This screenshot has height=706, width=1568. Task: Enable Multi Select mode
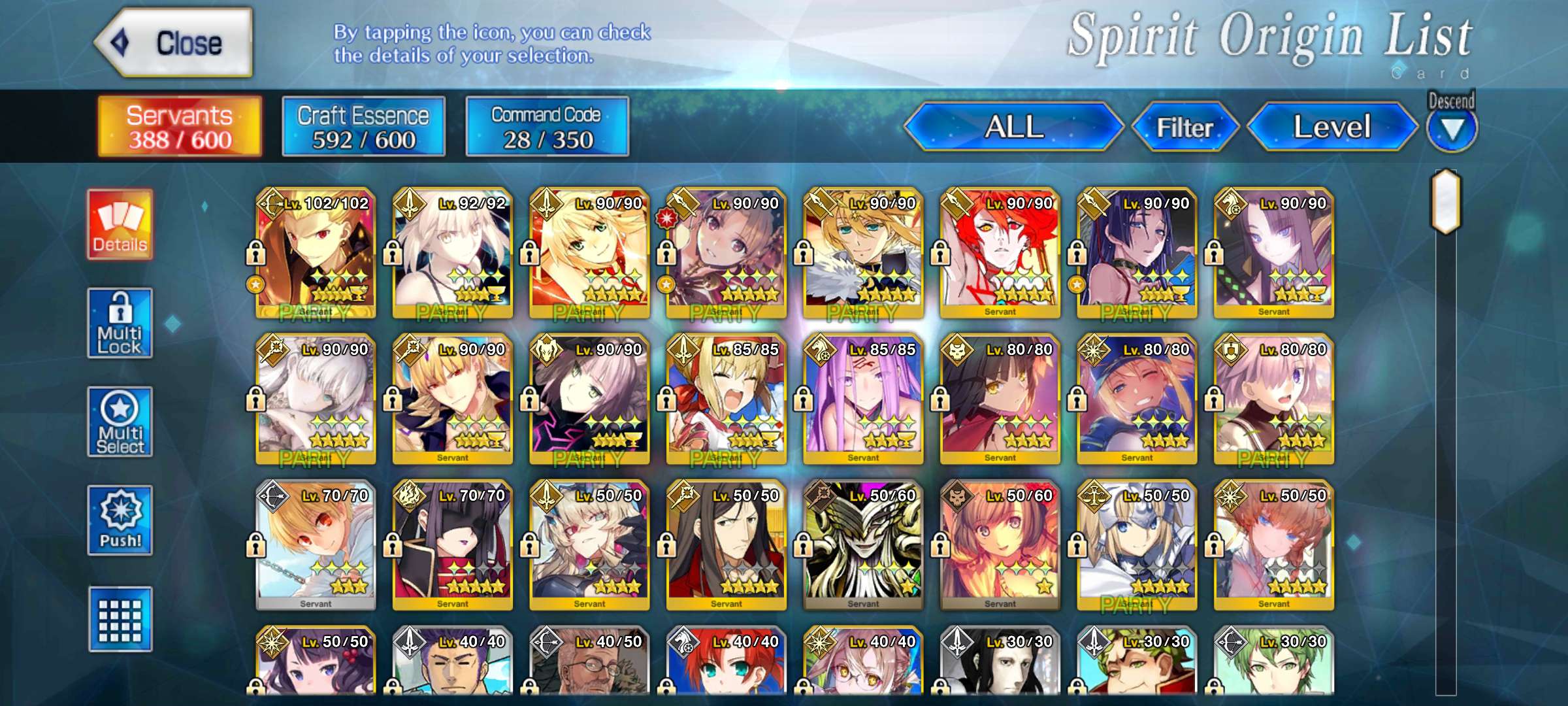[x=120, y=422]
